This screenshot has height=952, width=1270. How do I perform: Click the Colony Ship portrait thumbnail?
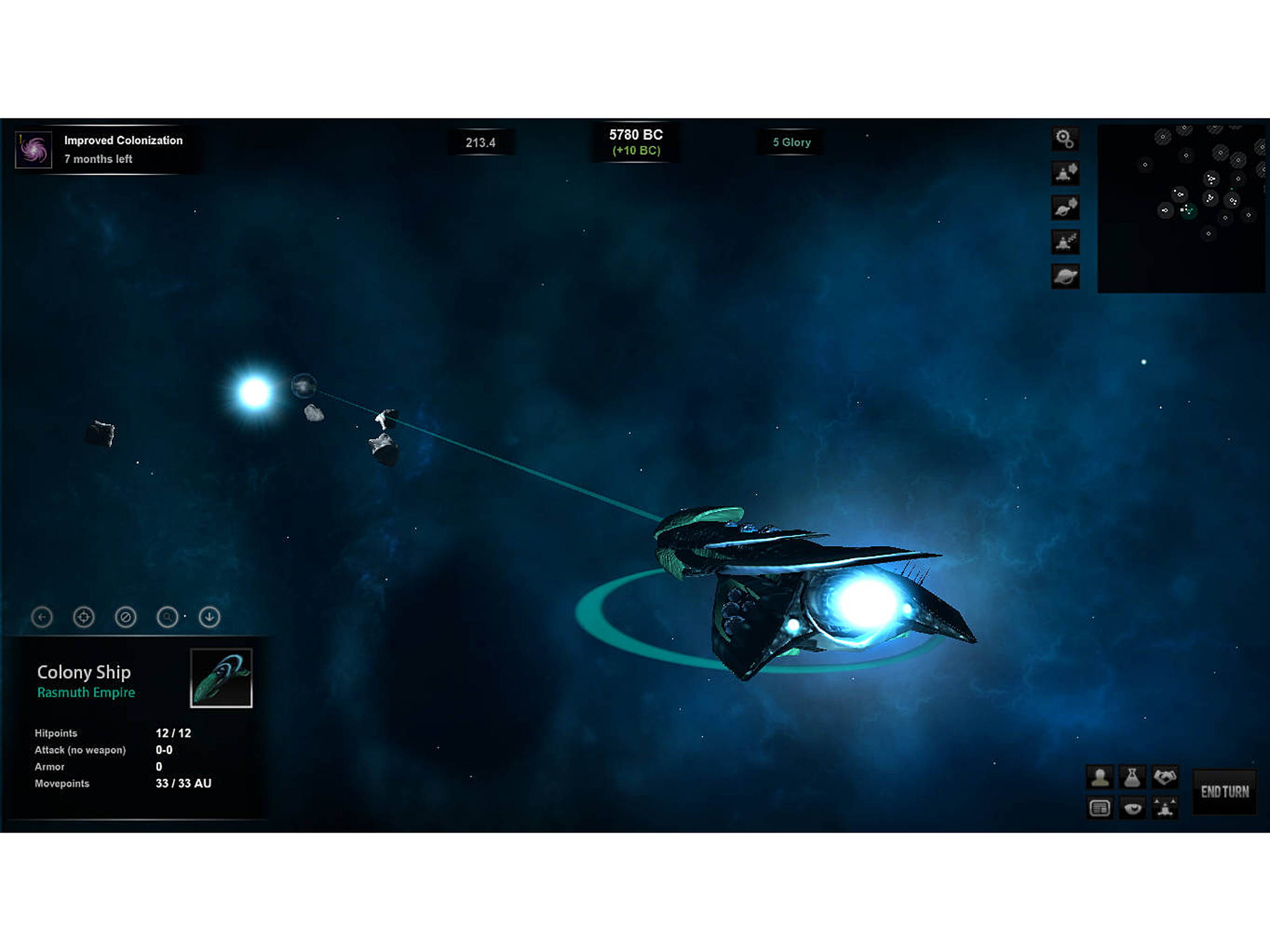(x=222, y=677)
